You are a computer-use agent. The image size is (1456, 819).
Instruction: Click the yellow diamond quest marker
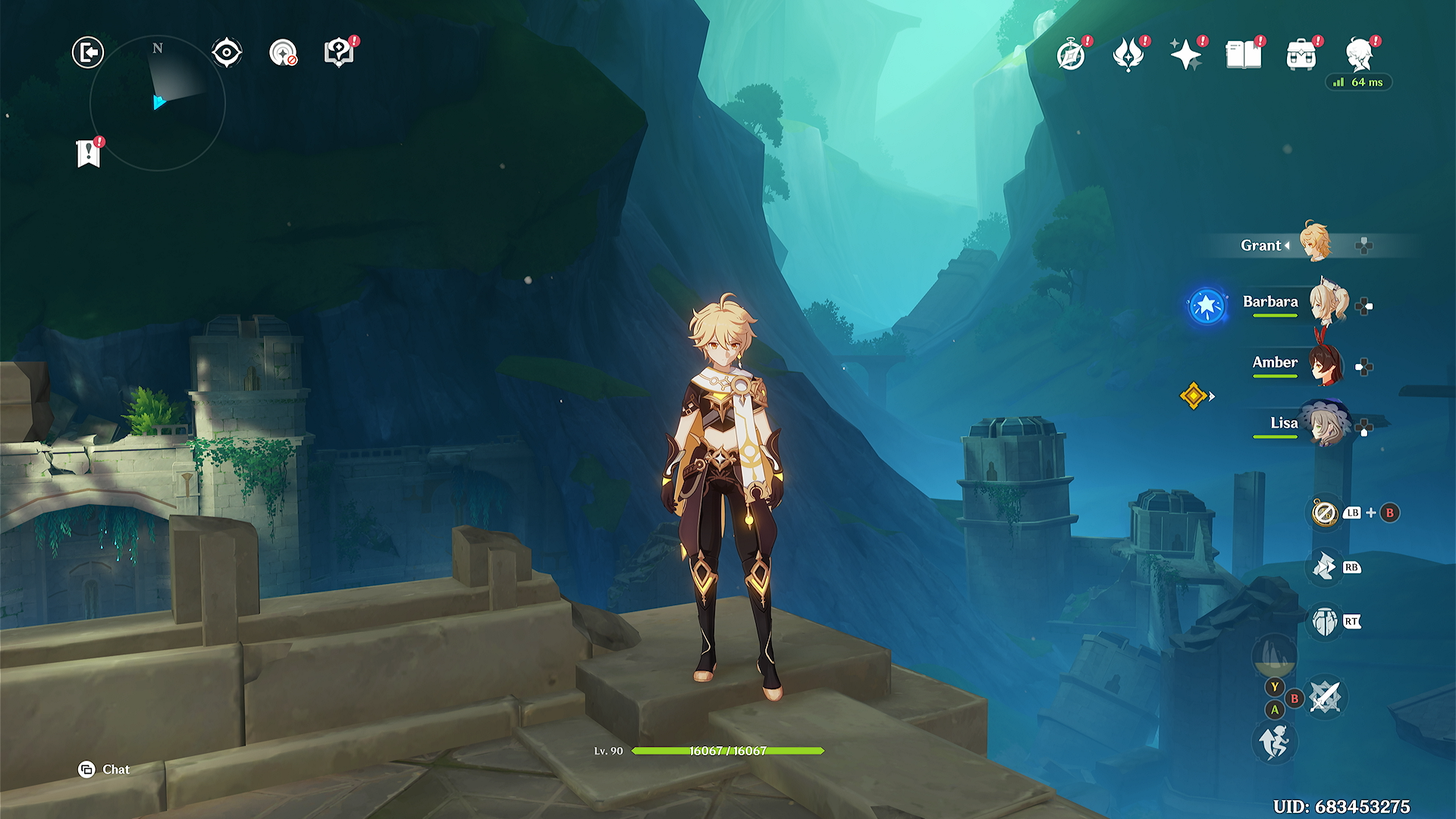[1194, 396]
